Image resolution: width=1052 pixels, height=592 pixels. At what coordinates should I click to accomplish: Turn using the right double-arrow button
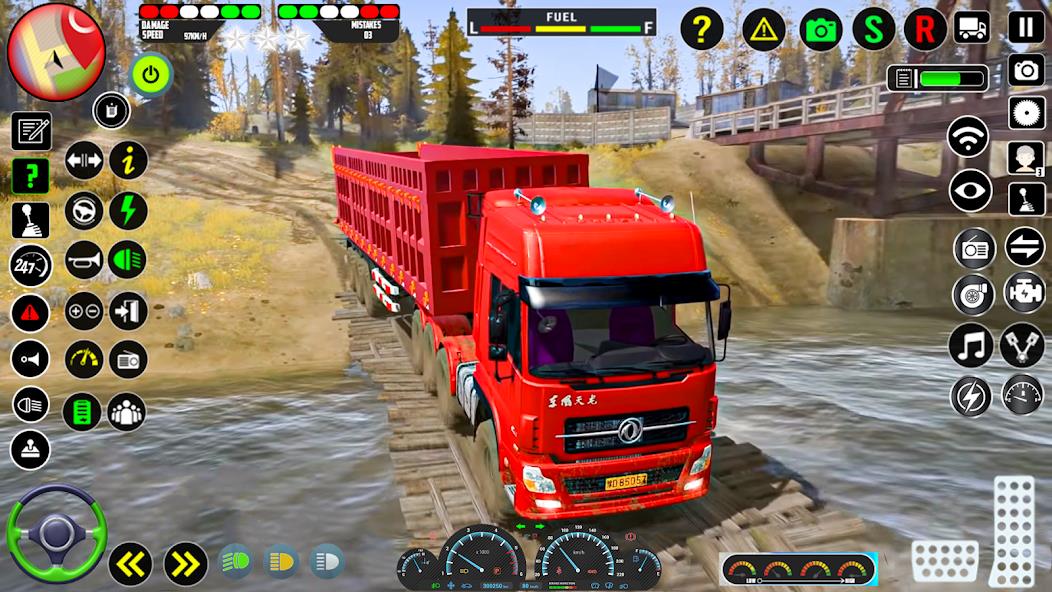pyautogui.click(x=185, y=564)
